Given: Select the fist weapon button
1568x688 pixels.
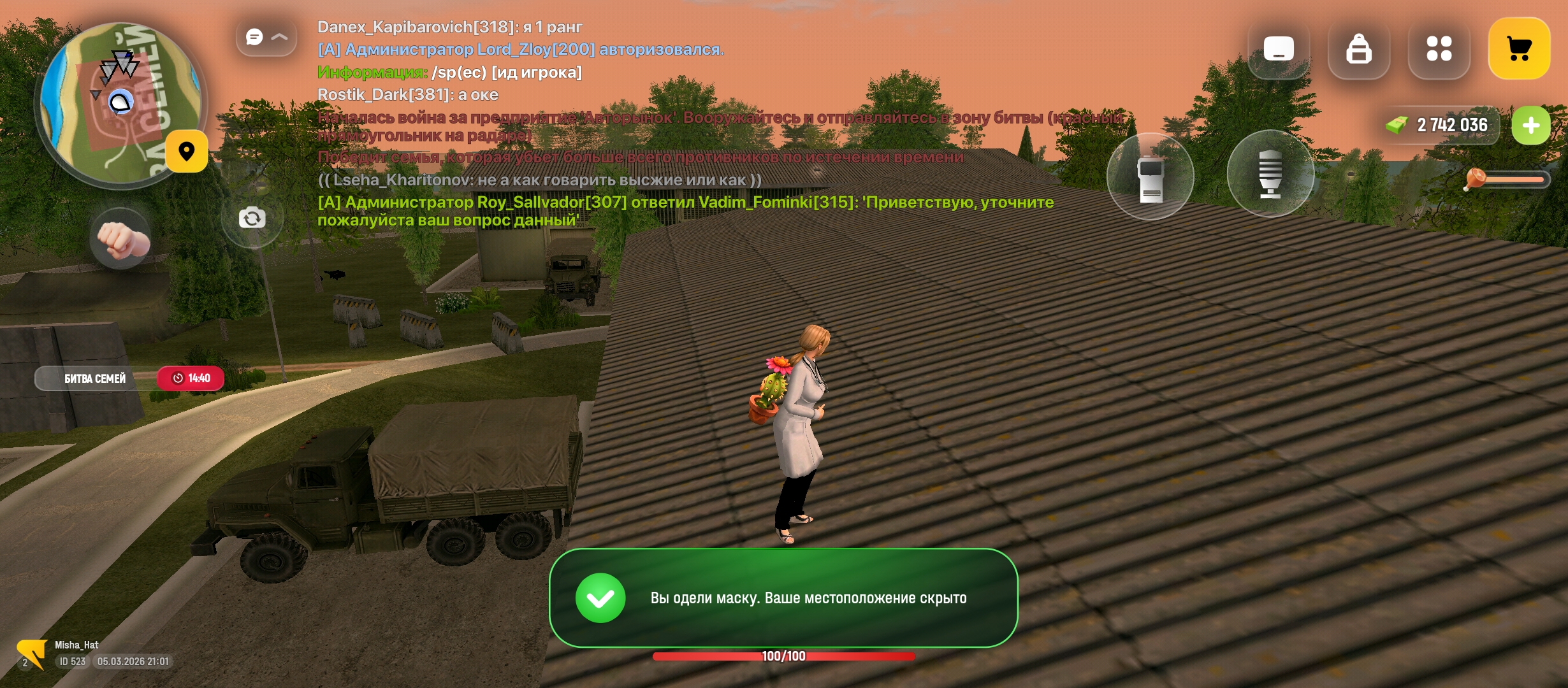Looking at the screenshot, I should click(x=121, y=239).
